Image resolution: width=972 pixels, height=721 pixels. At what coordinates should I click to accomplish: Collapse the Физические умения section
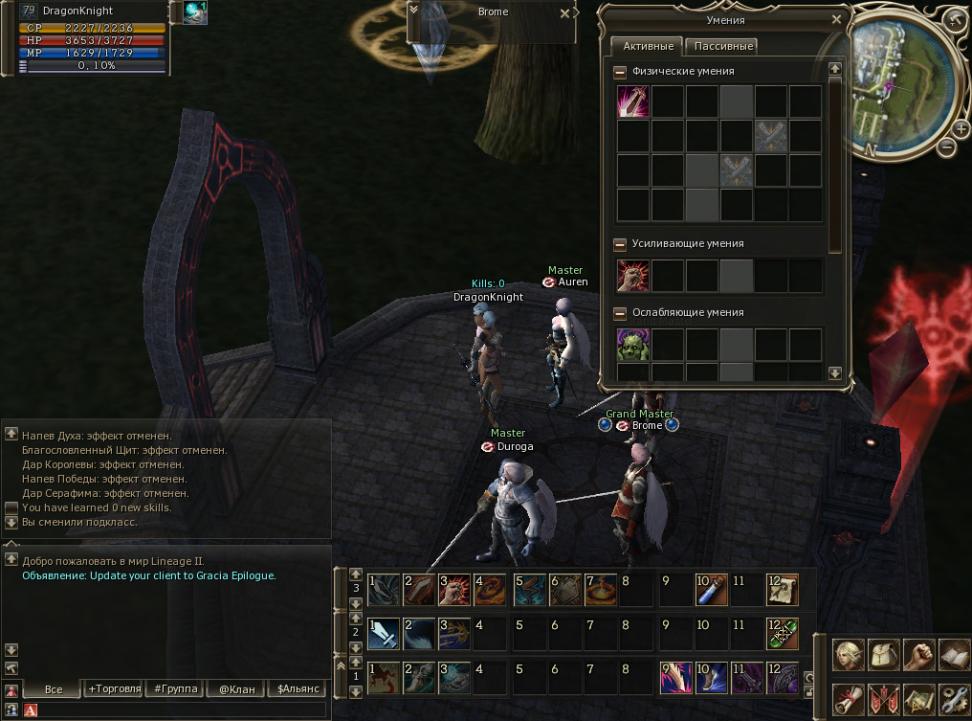tap(620, 72)
